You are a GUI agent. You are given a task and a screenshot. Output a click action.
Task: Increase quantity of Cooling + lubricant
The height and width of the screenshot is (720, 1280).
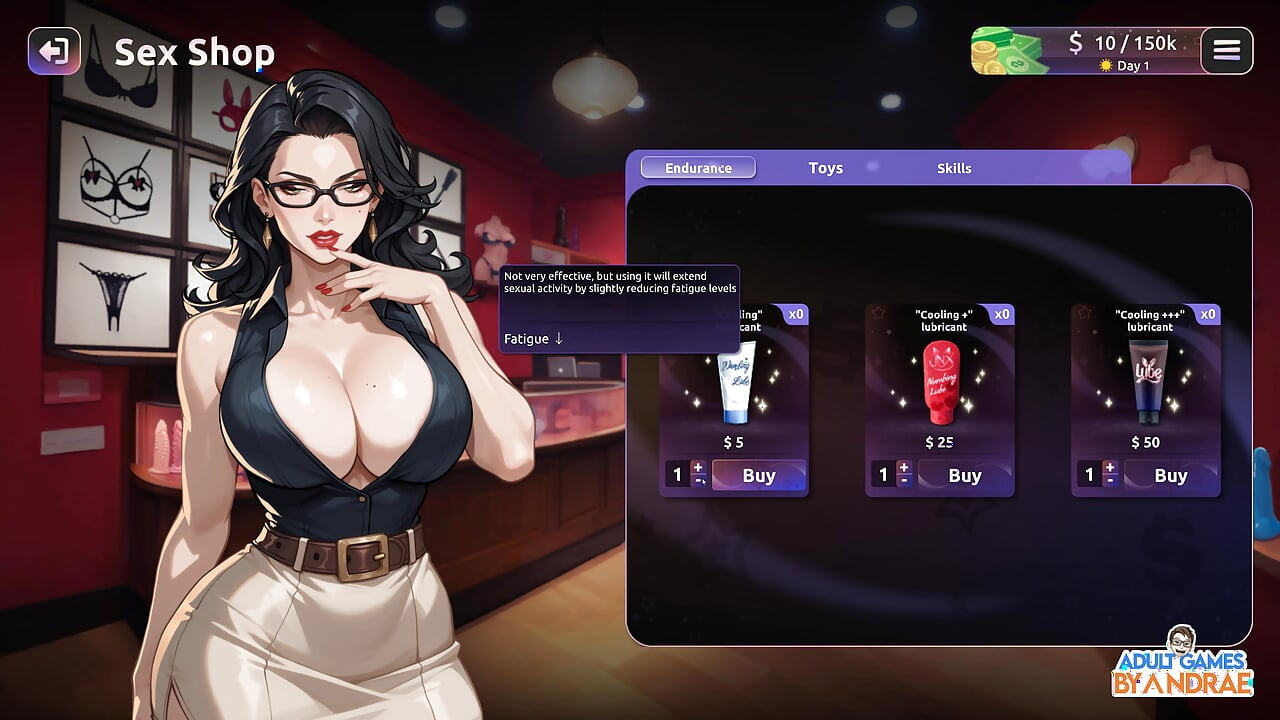click(x=904, y=468)
